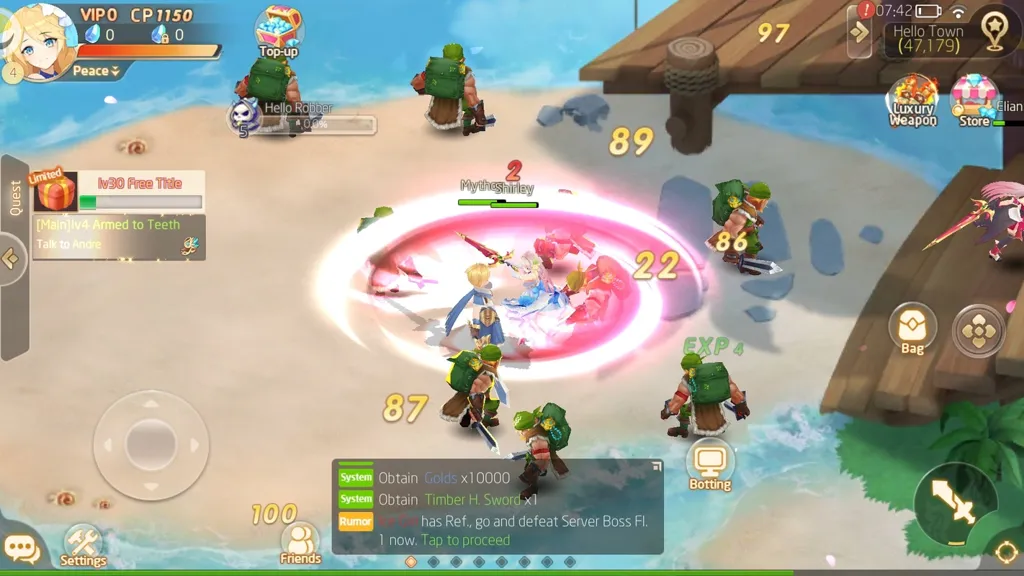Collapse the quest panel with left arrow
1024x576 pixels.
(x=11, y=259)
